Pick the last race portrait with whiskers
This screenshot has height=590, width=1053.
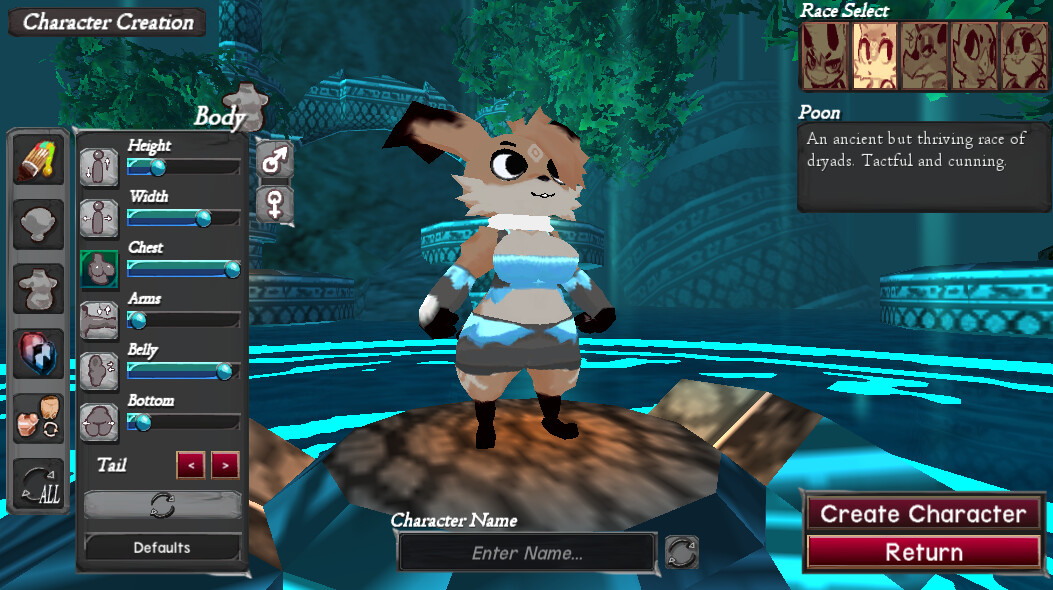click(x=1024, y=56)
